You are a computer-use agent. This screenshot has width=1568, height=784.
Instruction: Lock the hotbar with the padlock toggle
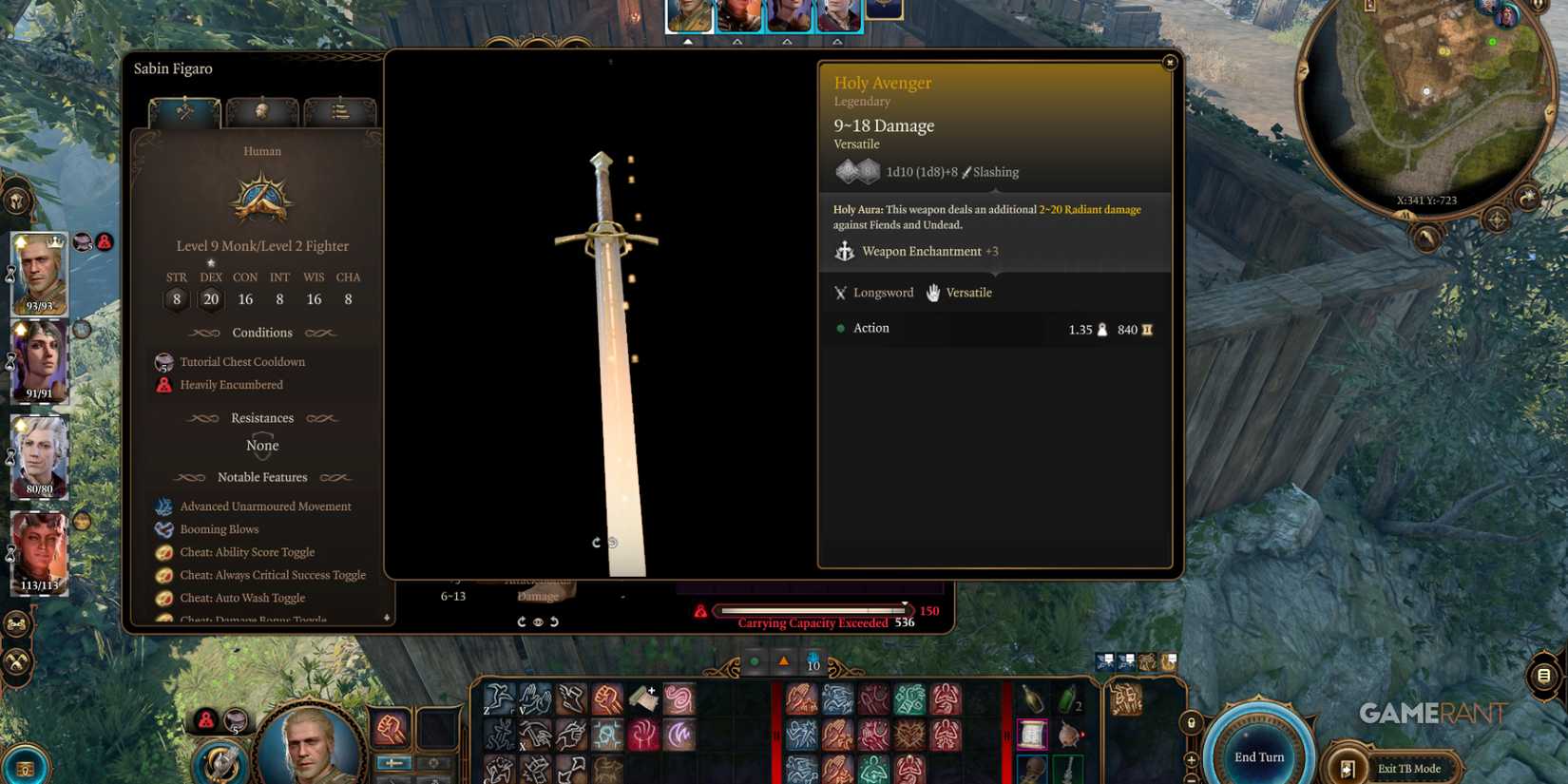(1191, 721)
